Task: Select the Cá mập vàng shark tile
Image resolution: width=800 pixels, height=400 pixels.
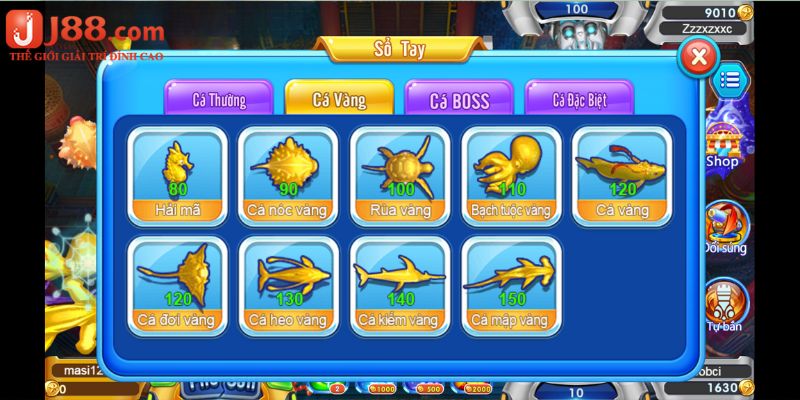Action: [x=510, y=286]
